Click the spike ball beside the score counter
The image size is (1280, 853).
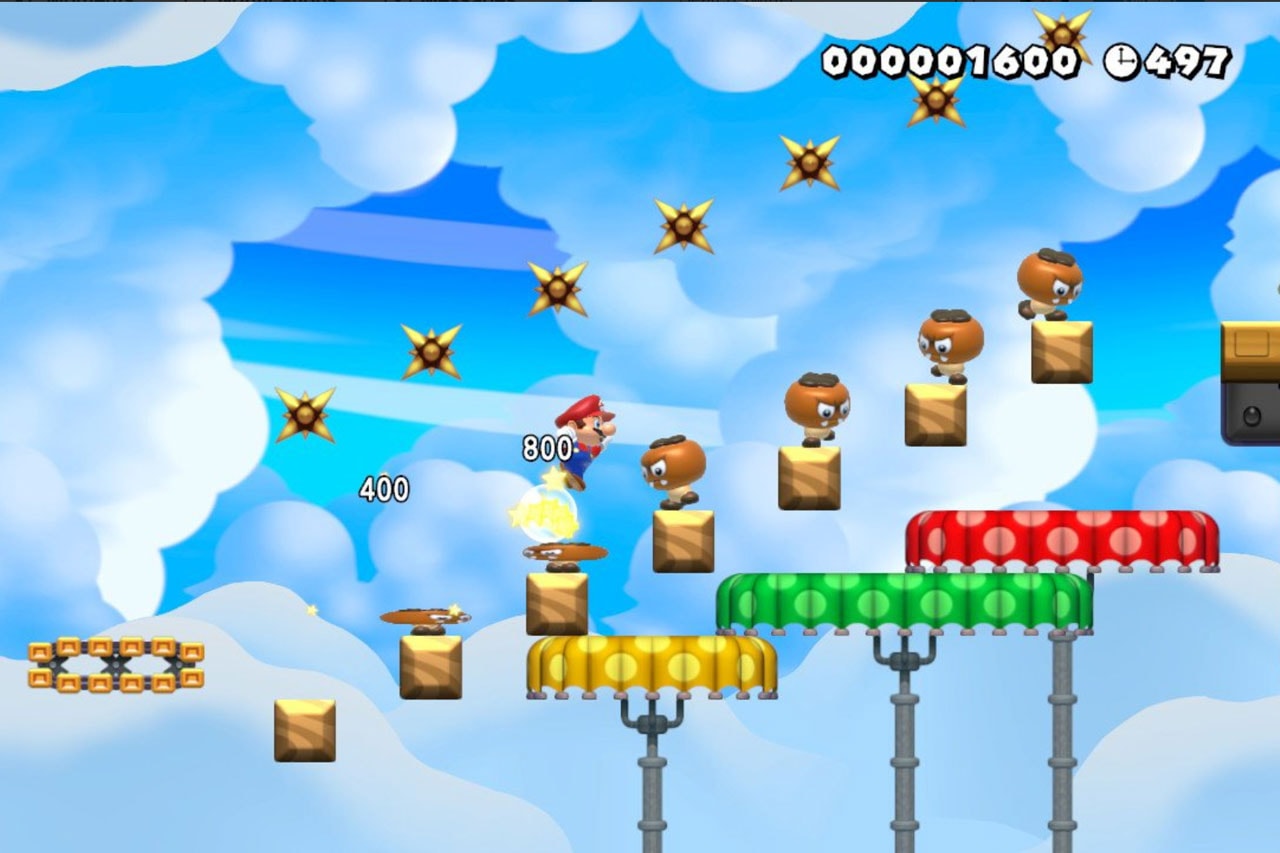coord(1060,35)
